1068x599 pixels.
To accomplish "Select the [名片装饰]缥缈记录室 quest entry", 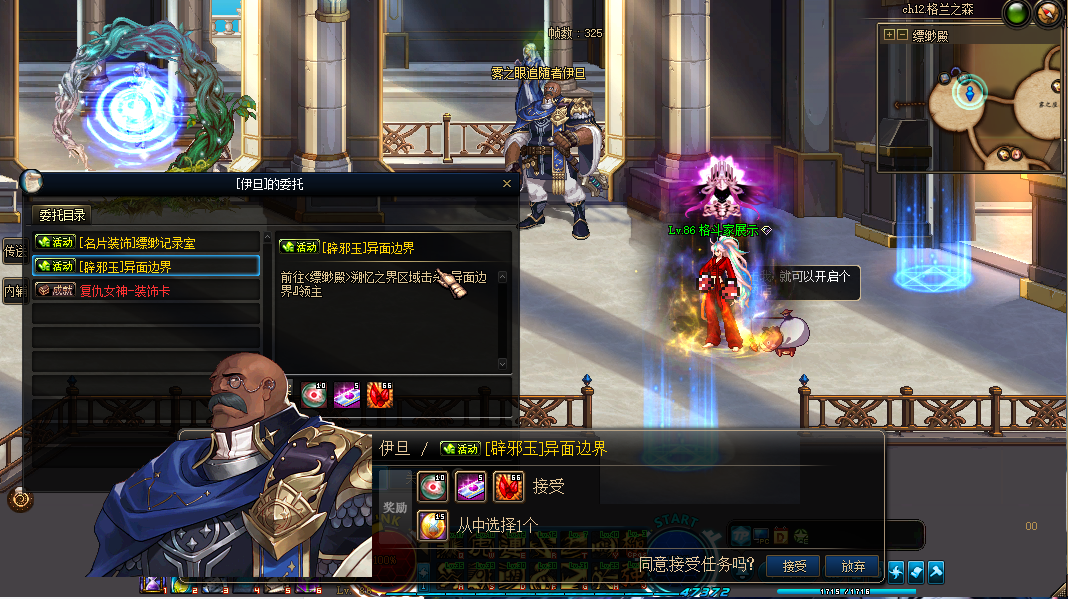I will pyautogui.click(x=146, y=242).
